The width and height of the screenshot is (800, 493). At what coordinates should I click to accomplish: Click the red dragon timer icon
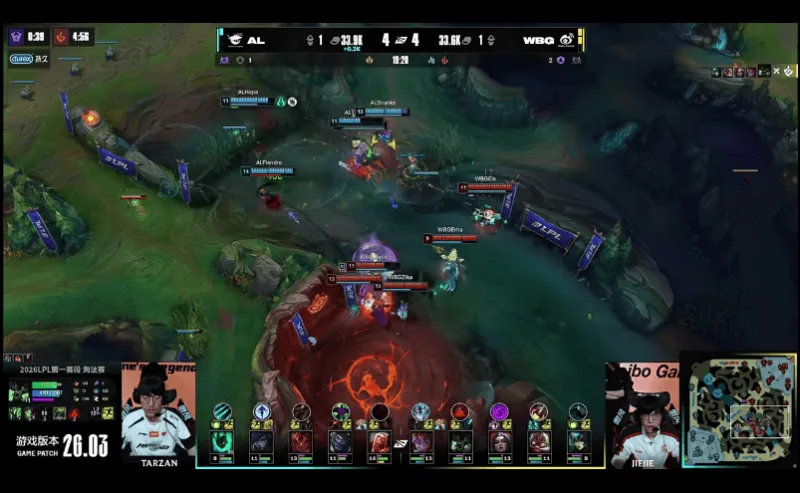(61, 37)
